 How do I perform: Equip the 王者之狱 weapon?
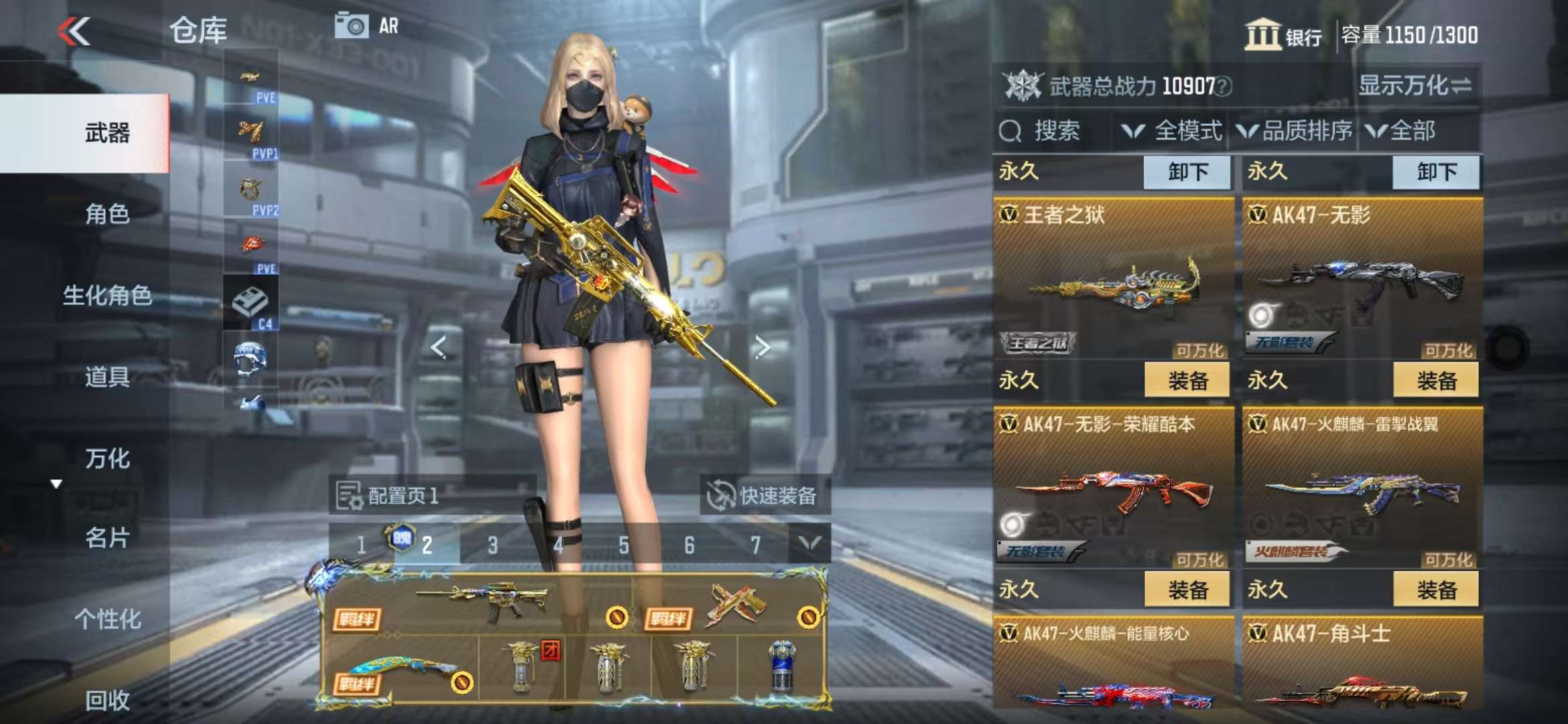[x=1187, y=381]
